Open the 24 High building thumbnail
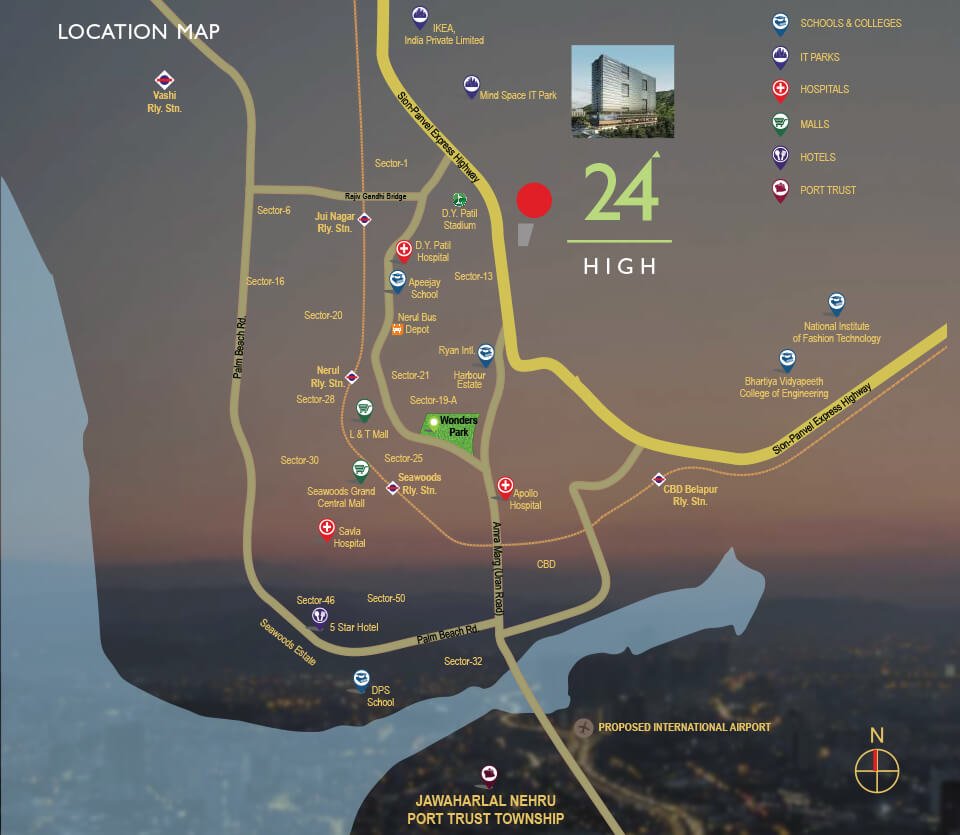The width and height of the screenshot is (960, 835). coord(622,91)
